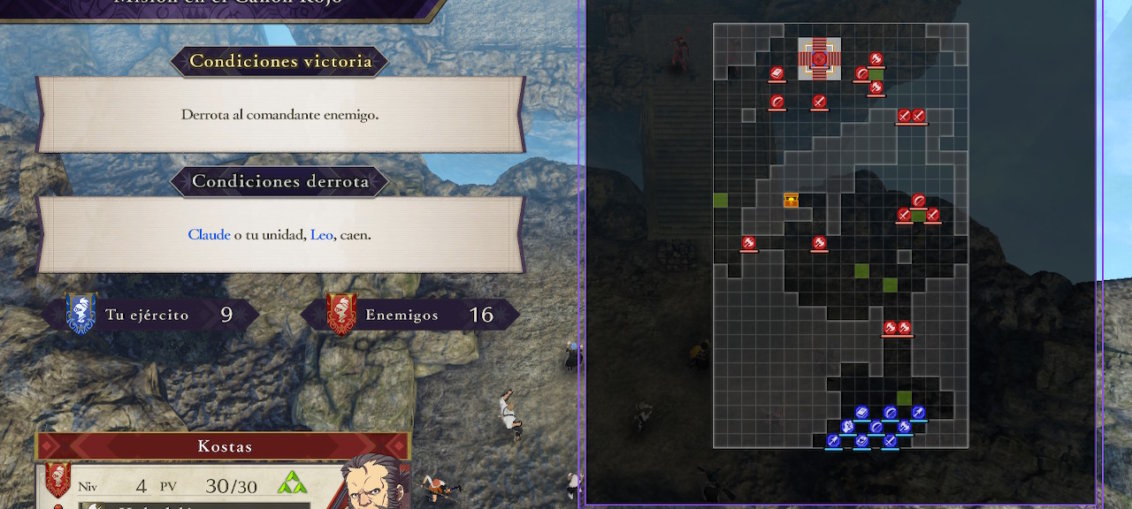Select the Condiciones derrota header

[x=280, y=181]
